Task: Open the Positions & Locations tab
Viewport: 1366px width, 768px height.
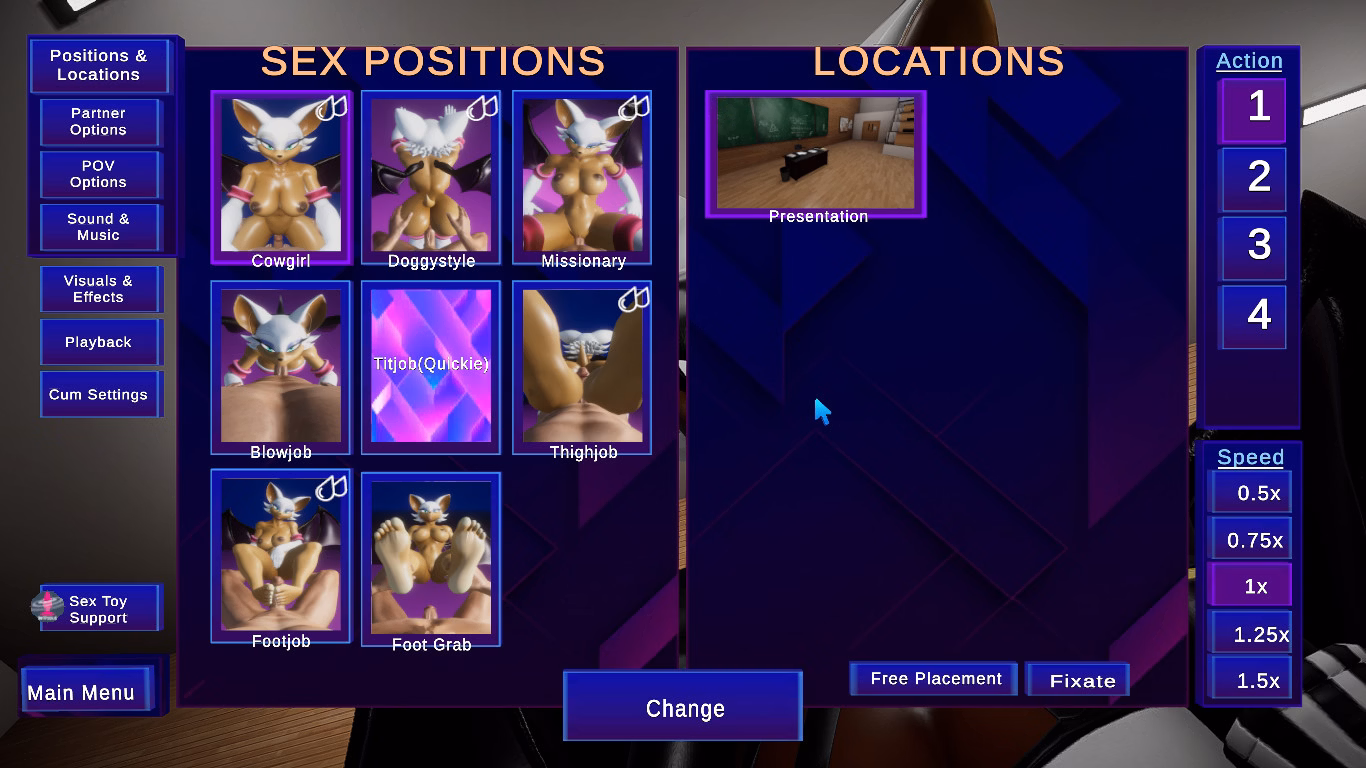Action: tap(98, 65)
